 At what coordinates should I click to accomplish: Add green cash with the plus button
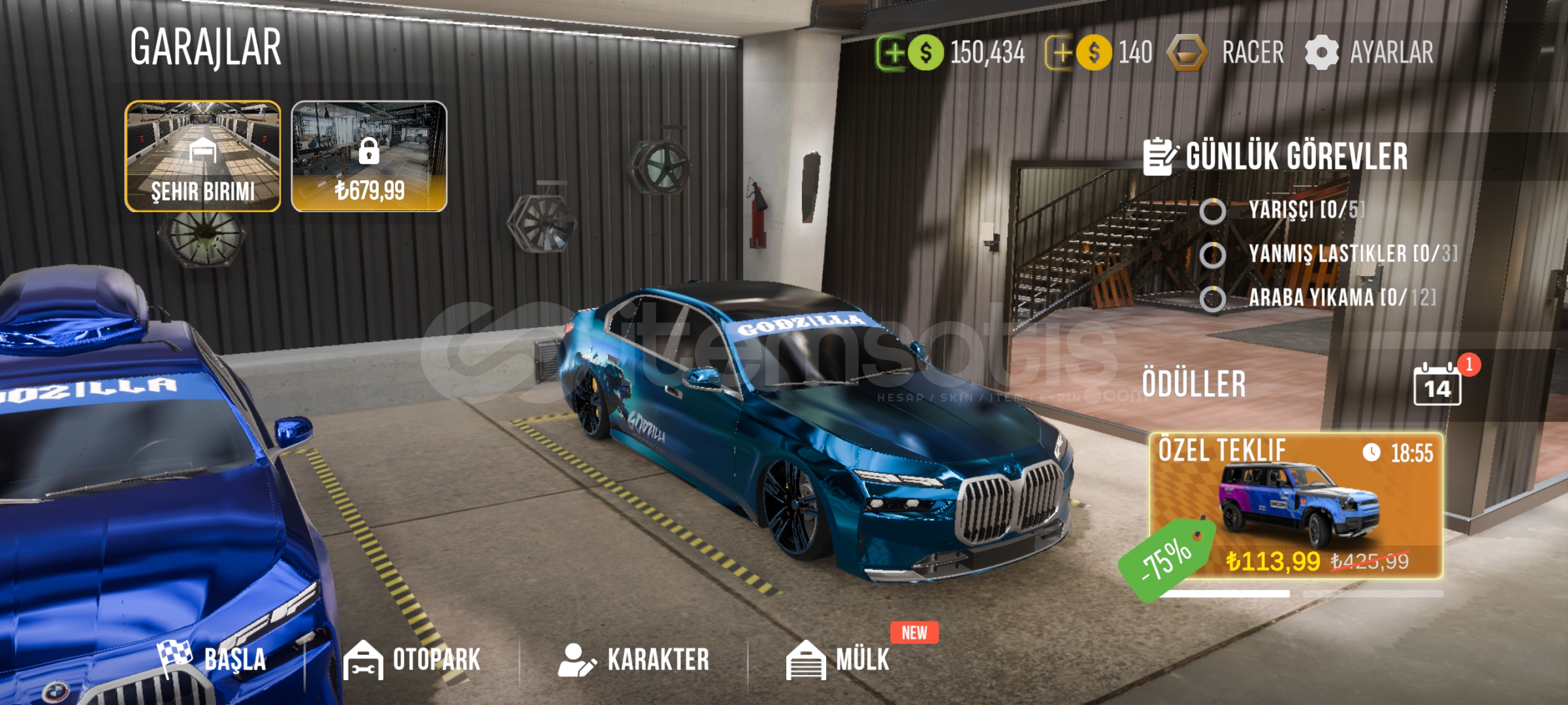click(891, 53)
